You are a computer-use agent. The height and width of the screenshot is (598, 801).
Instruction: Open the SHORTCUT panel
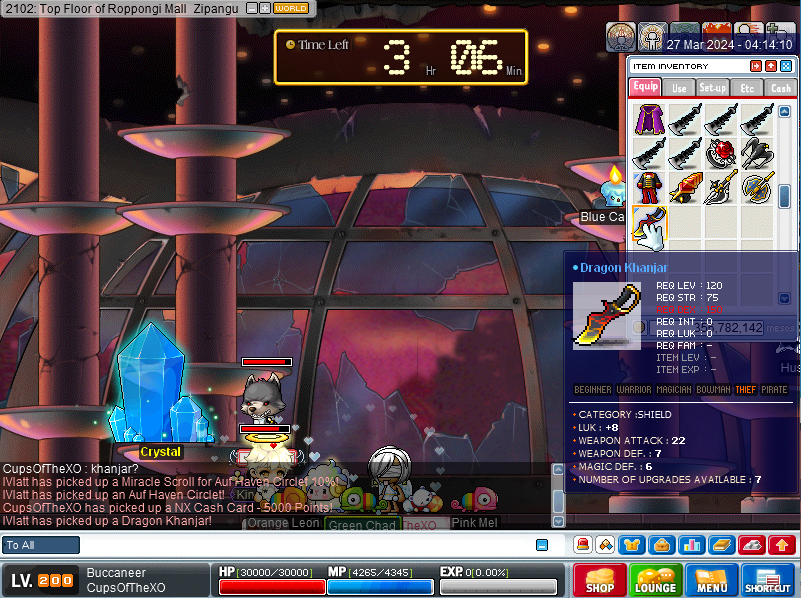pos(768,580)
